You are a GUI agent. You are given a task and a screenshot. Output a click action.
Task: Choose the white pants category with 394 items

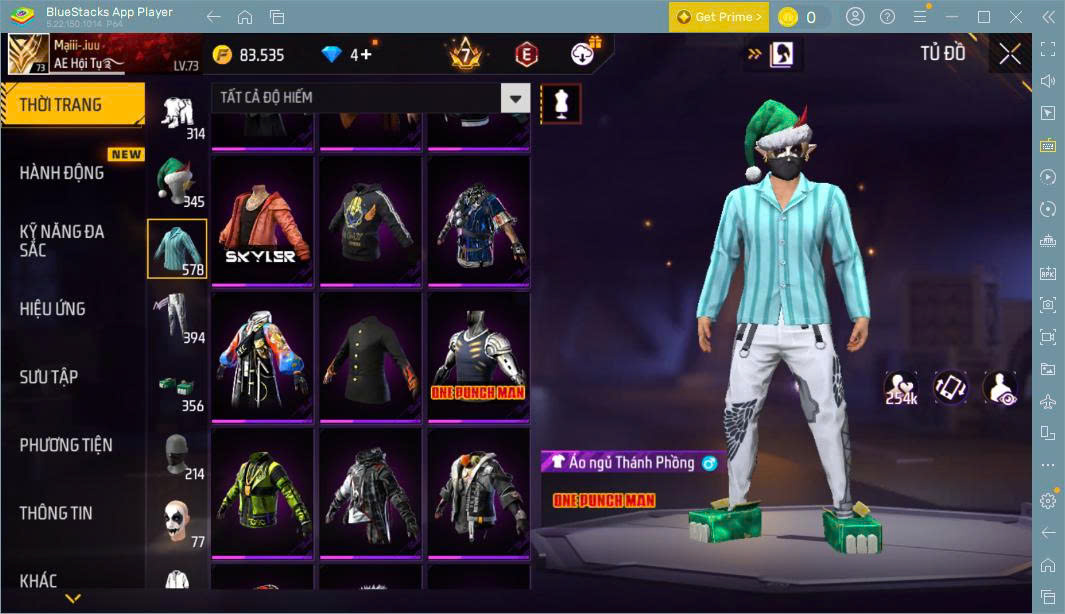point(177,316)
